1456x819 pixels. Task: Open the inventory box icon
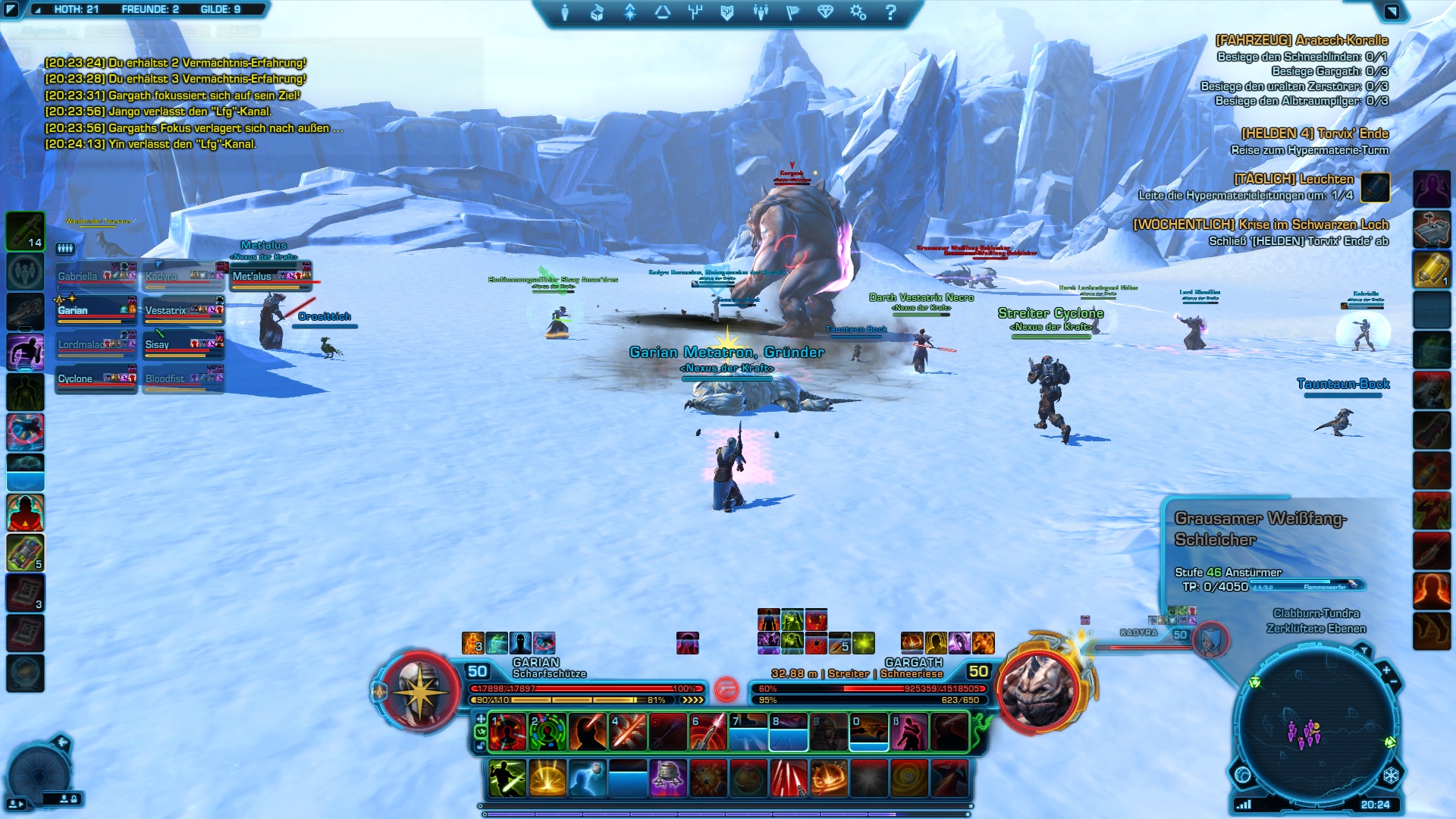click(597, 12)
